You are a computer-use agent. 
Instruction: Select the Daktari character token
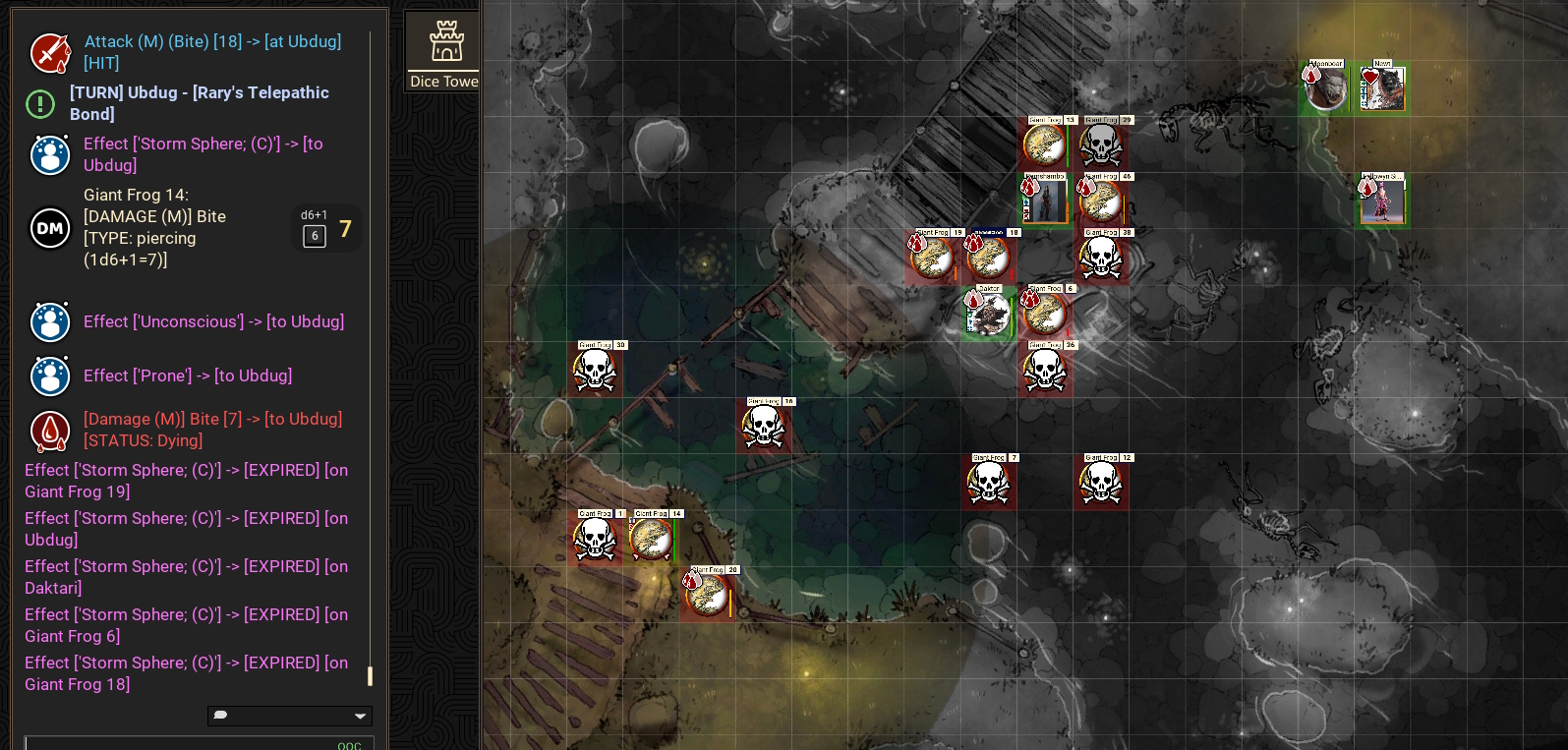pyautogui.click(x=988, y=315)
